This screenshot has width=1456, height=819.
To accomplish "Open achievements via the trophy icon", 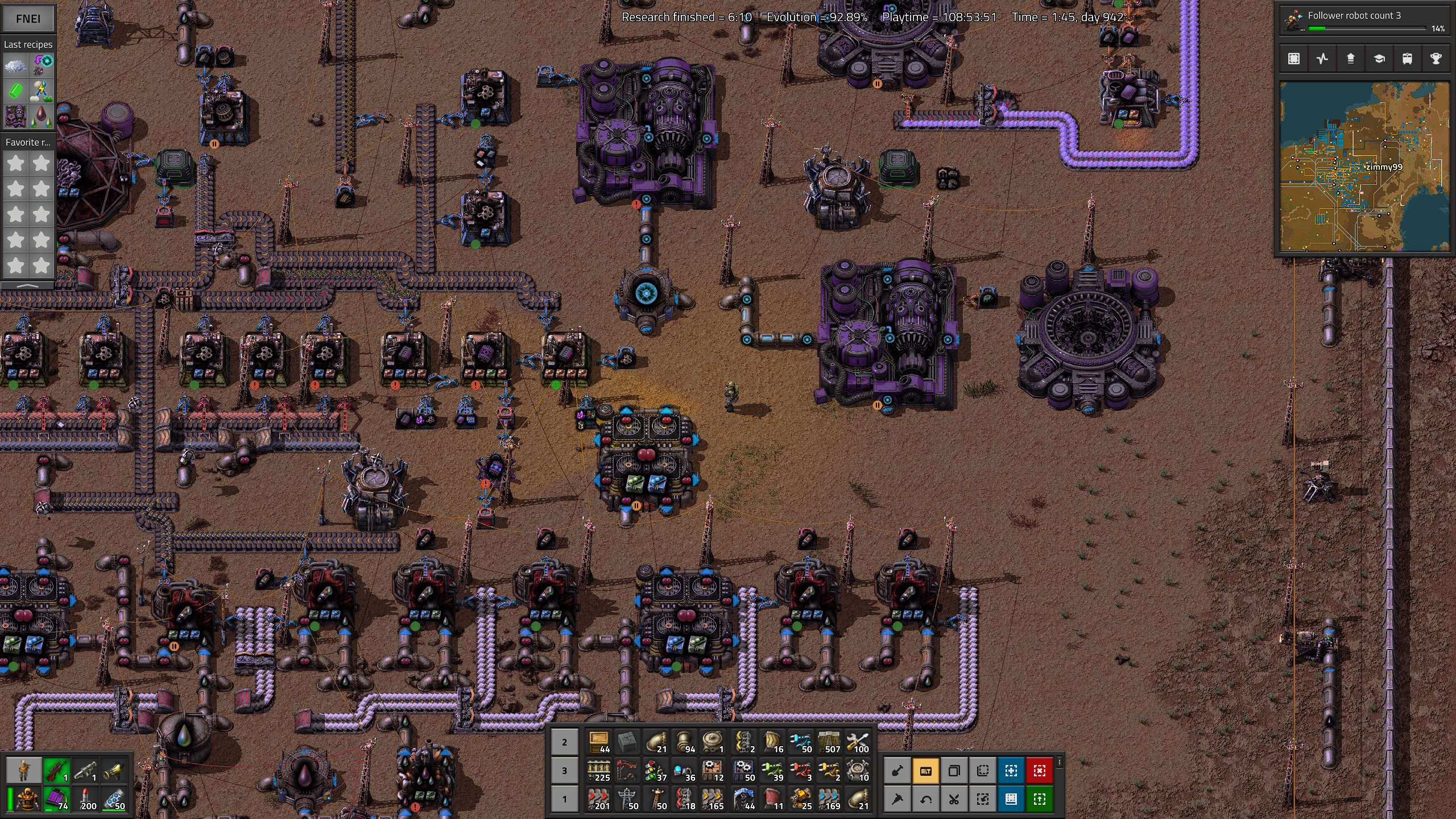I will pyautogui.click(x=1436, y=59).
